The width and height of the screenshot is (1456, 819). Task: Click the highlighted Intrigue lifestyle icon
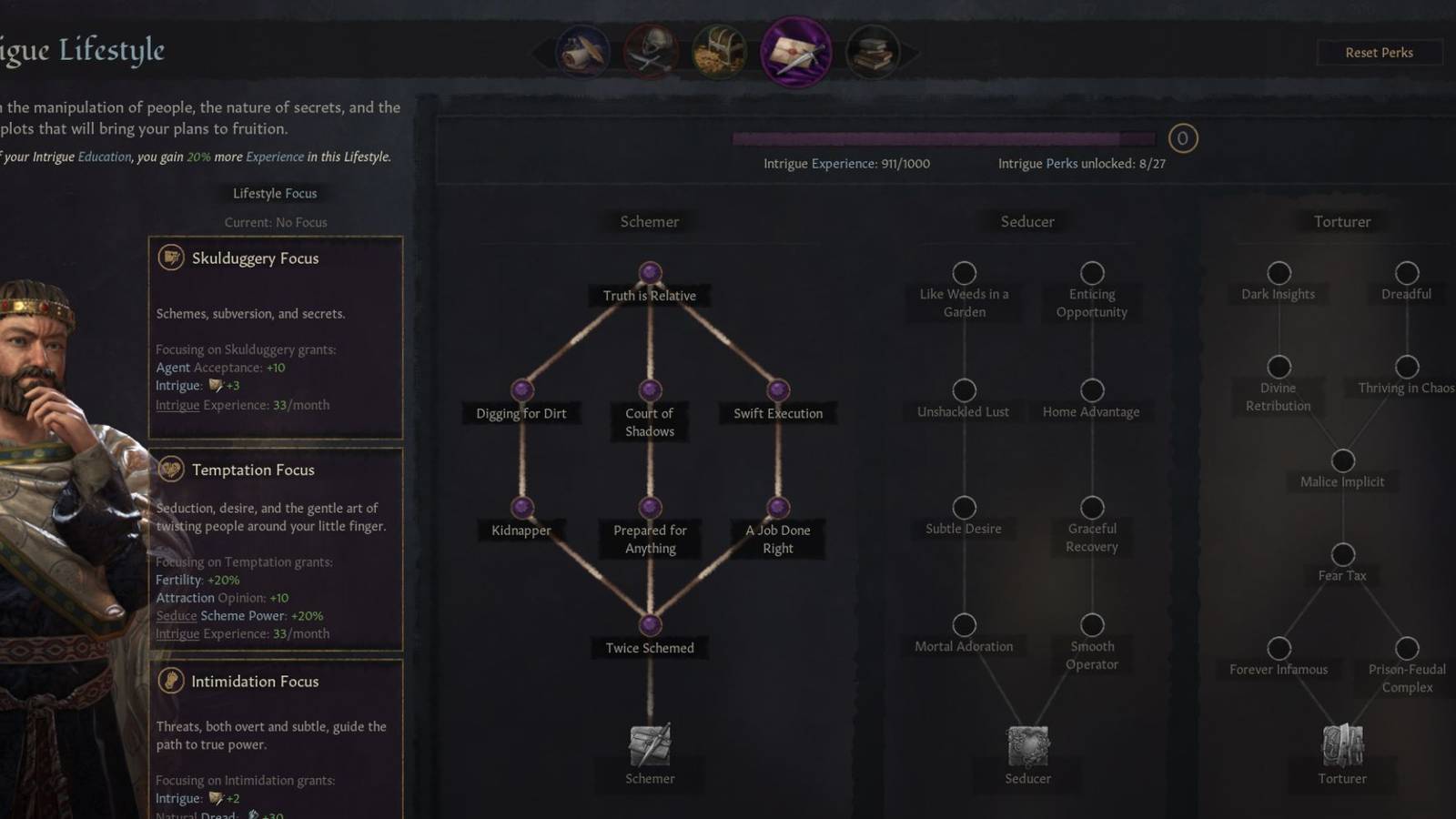click(794, 52)
